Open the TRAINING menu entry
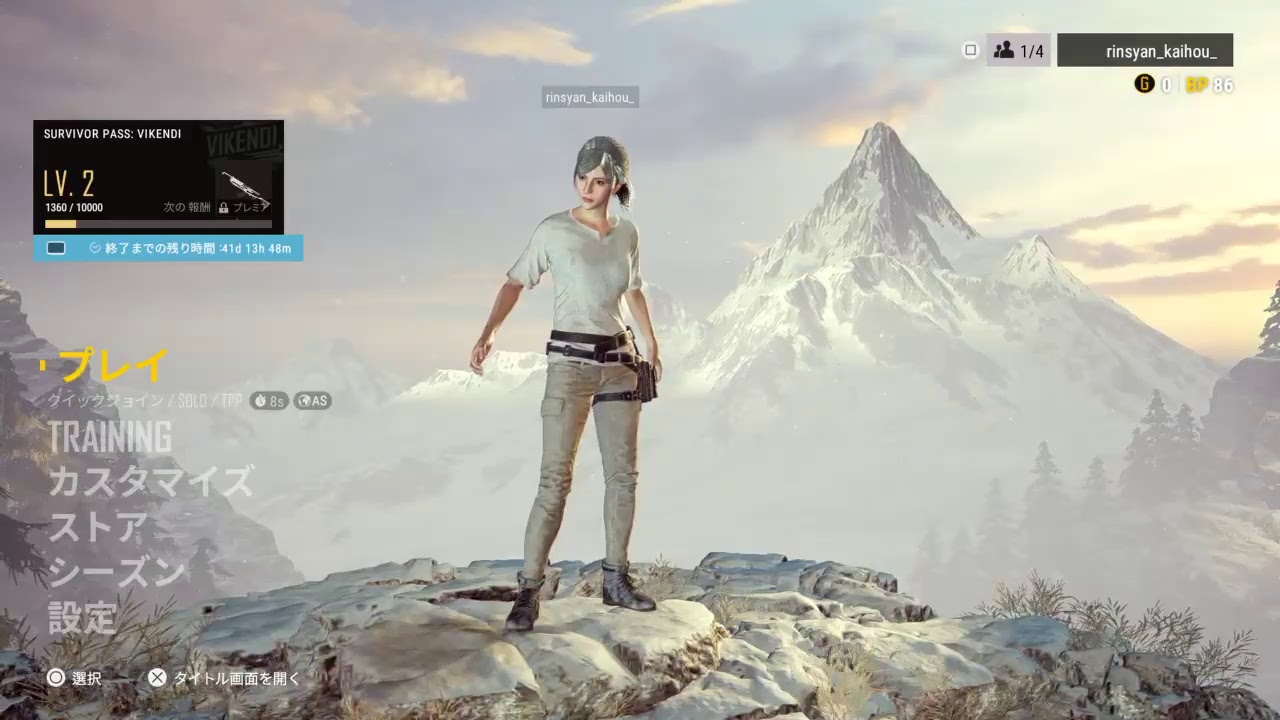The image size is (1280, 720). point(110,437)
